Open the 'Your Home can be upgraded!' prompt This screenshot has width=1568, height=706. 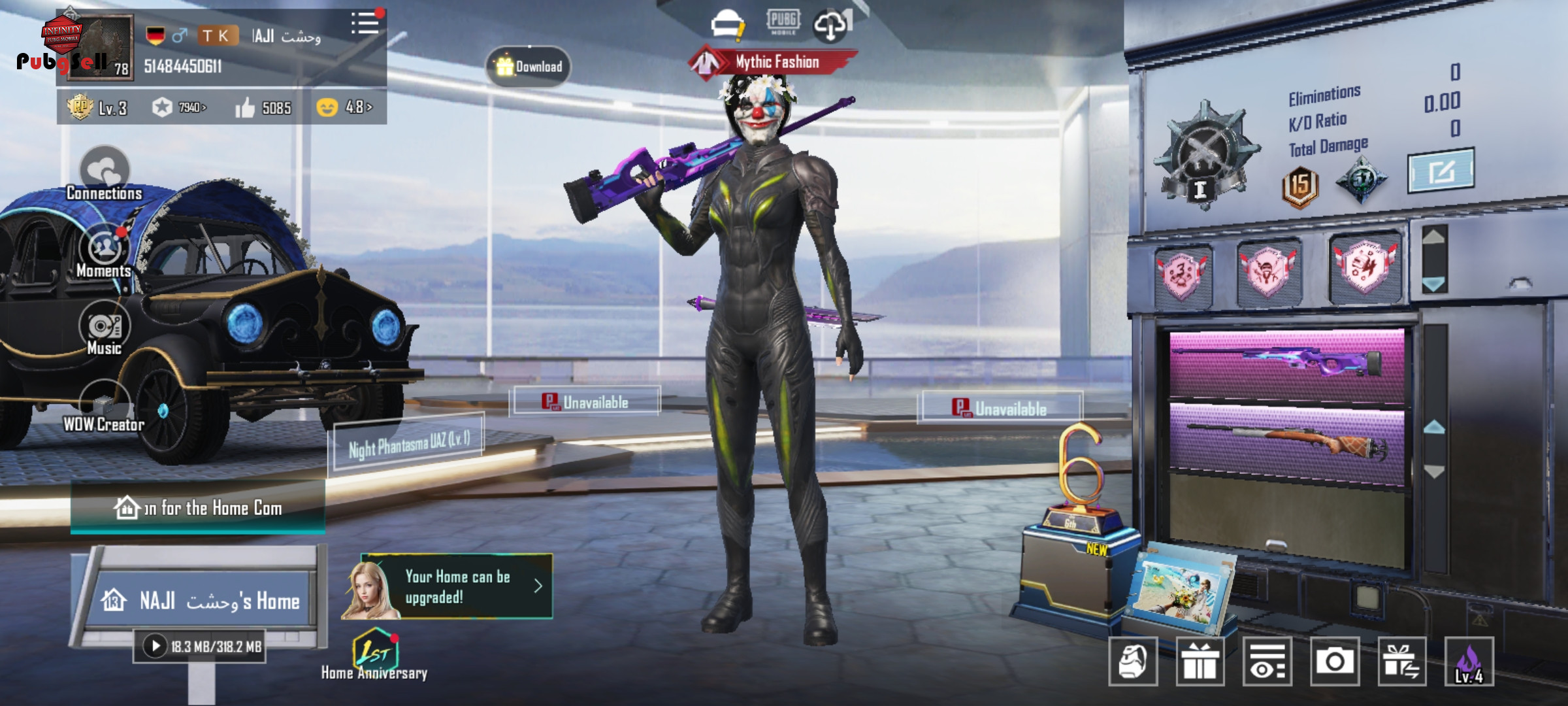point(457,586)
